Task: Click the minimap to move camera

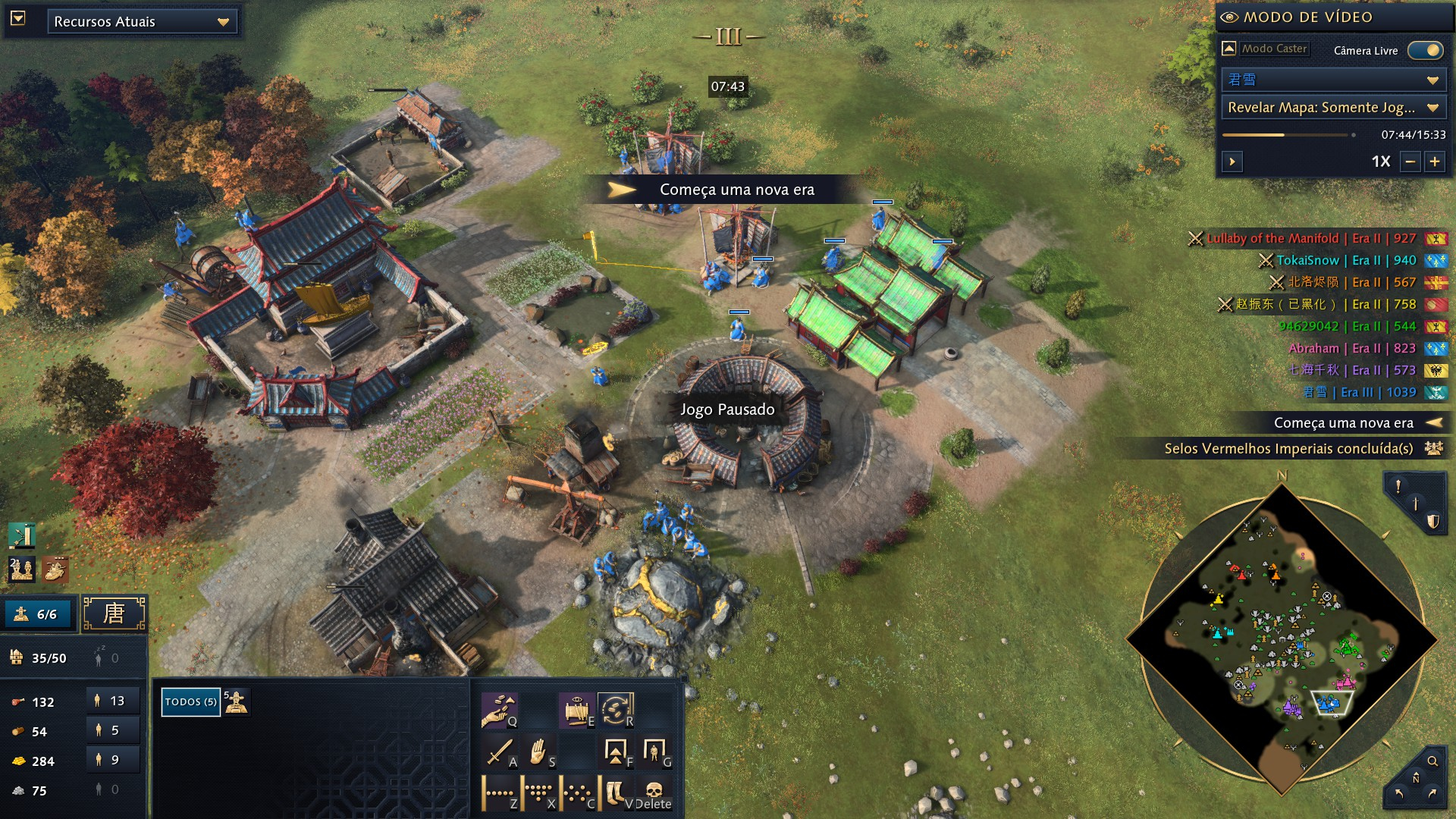Action: 1282,637
